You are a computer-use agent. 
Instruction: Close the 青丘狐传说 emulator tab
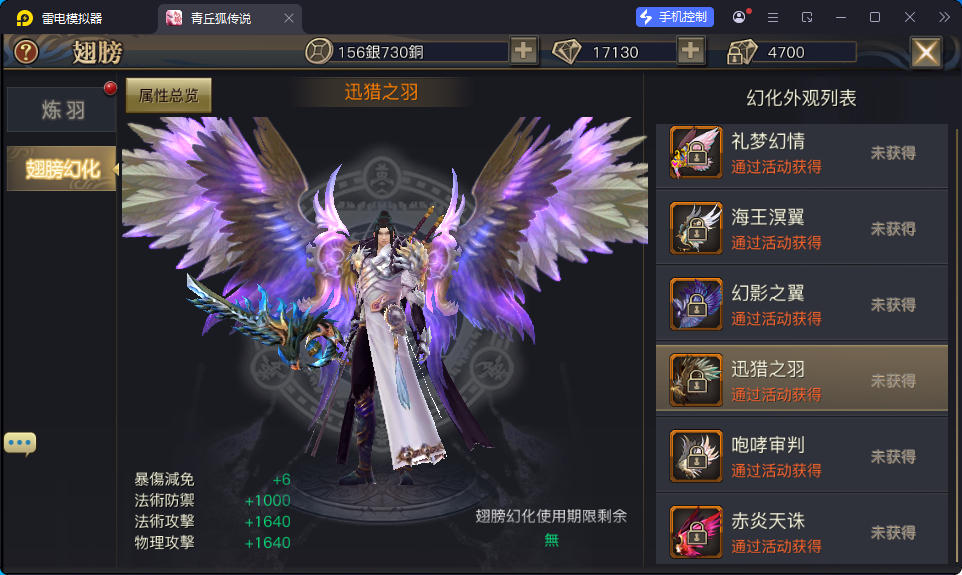(x=289, y=18)
